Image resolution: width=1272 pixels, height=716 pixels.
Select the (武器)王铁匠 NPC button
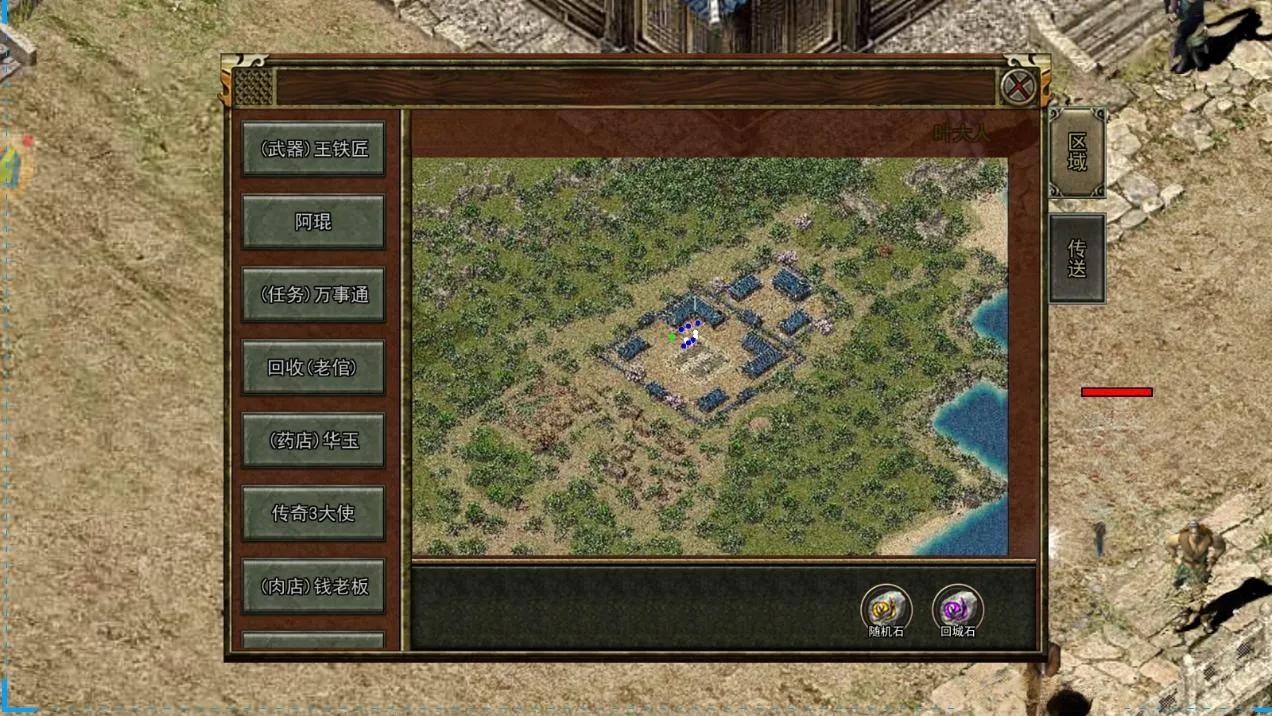point(313,149)
